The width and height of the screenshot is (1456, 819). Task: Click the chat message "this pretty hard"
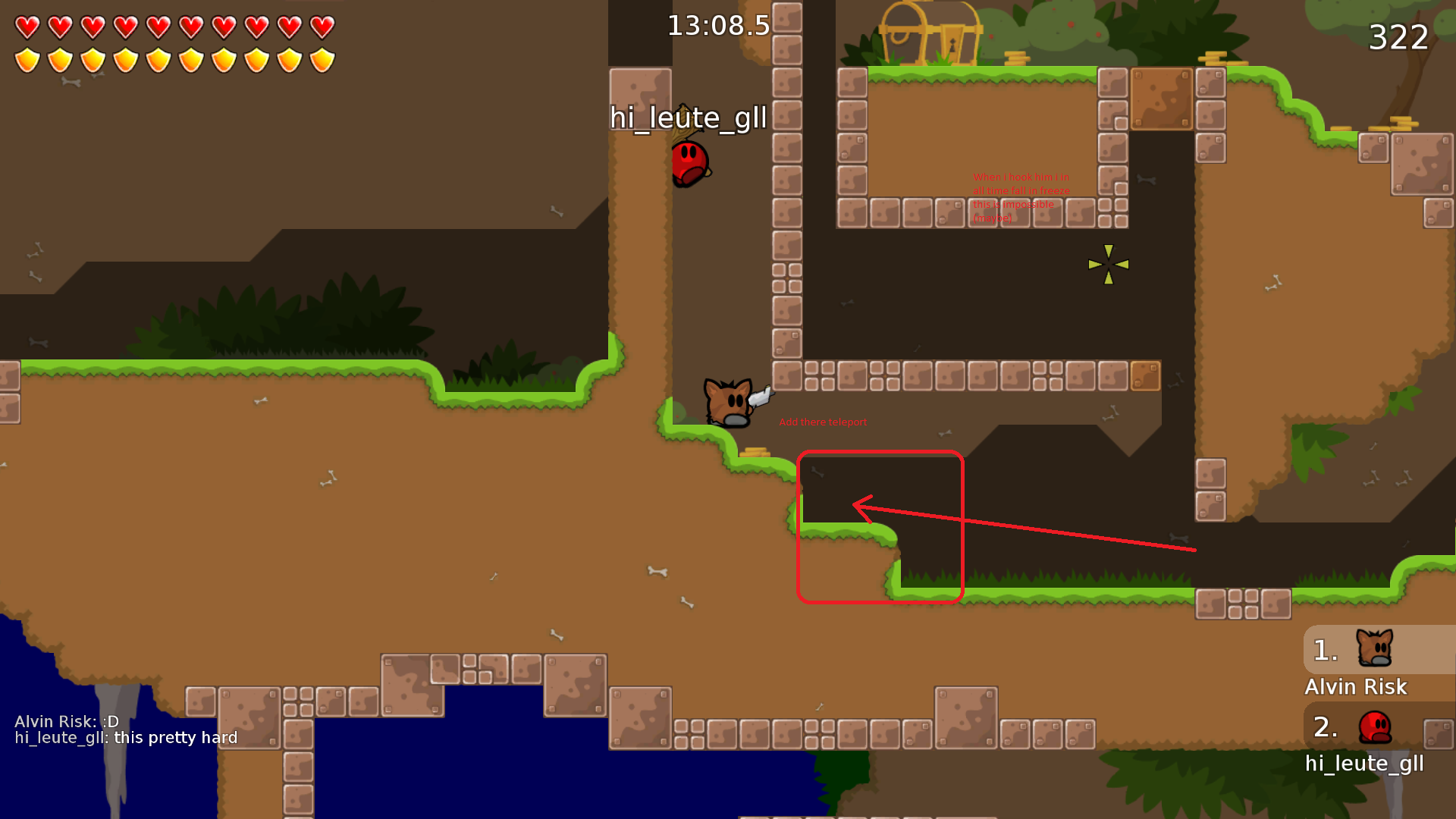pyautogui.click(x=174, y=737)
